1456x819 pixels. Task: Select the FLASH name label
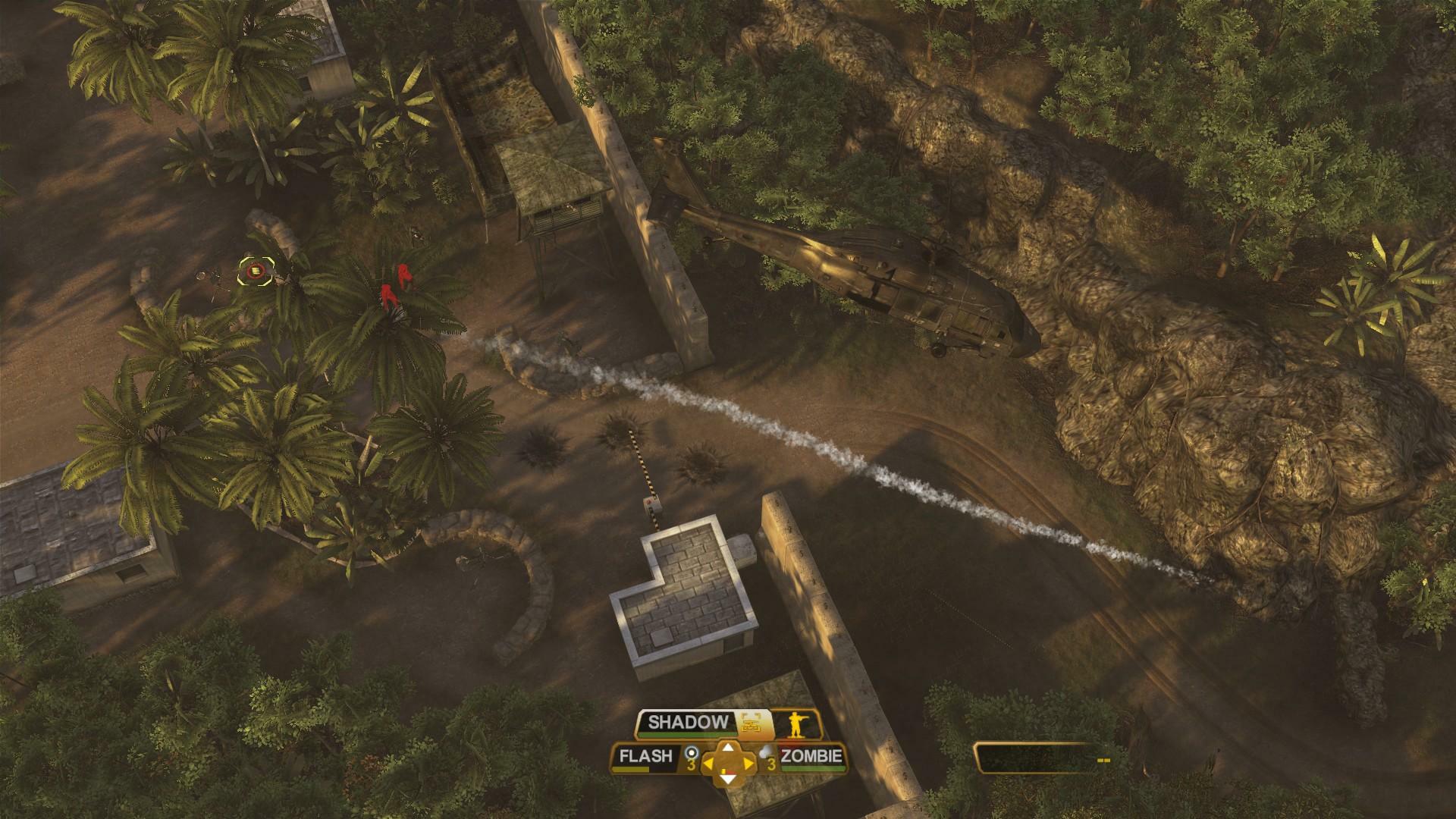[x=647, y=756]
